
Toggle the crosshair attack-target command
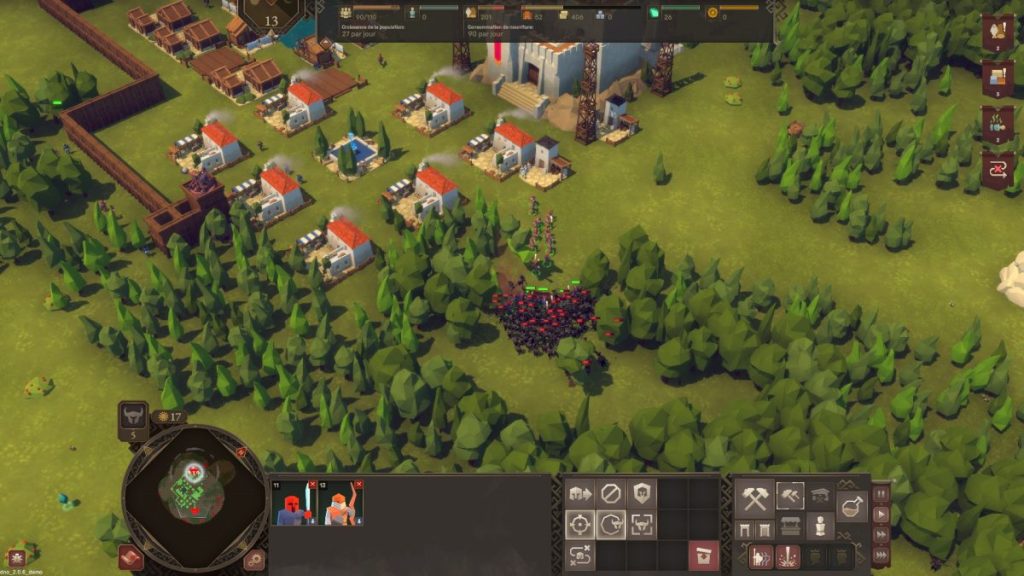pyautogui.click(x=580, y=524)
